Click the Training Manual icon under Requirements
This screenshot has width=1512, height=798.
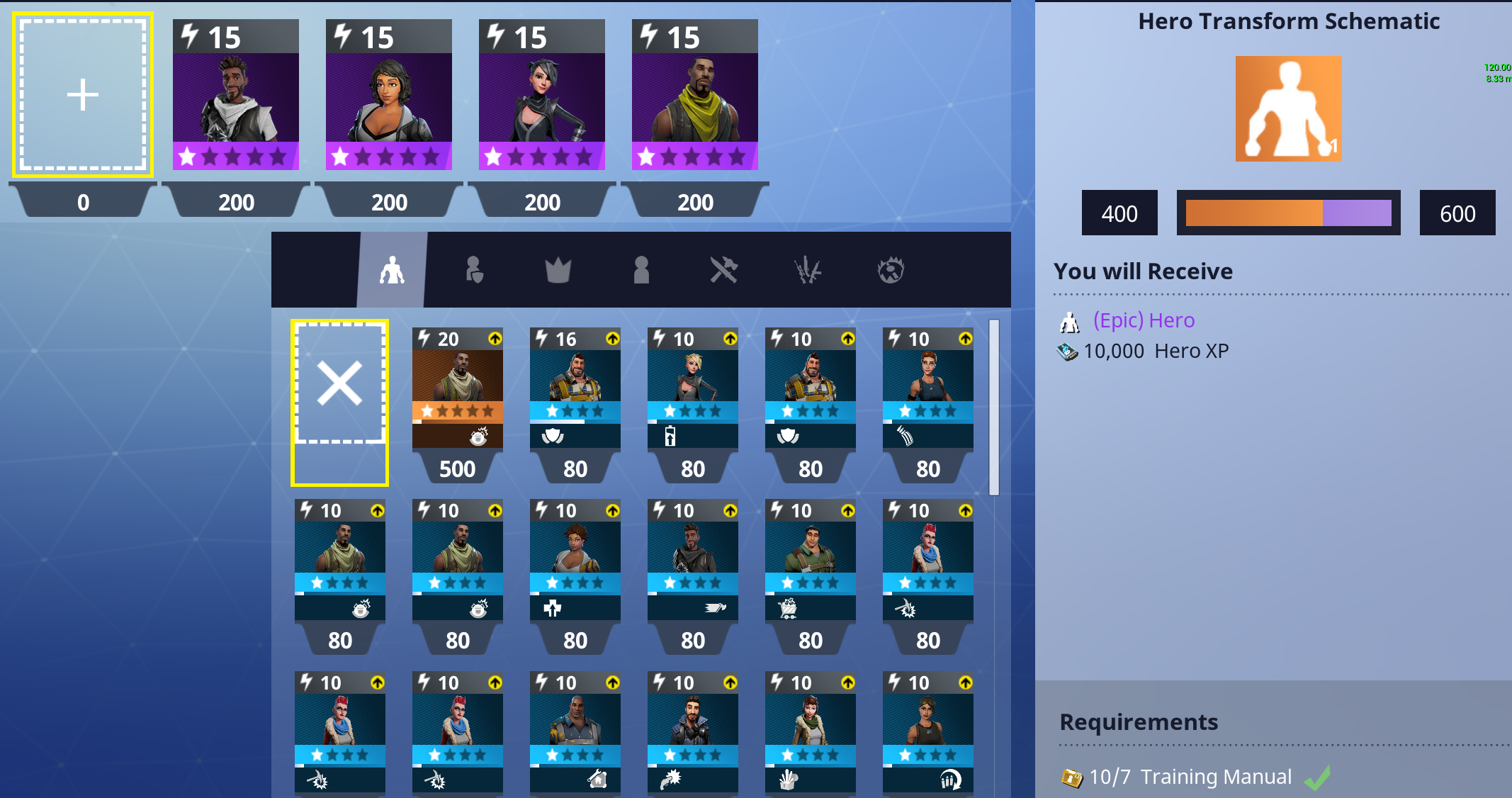tap(1072, 776)
